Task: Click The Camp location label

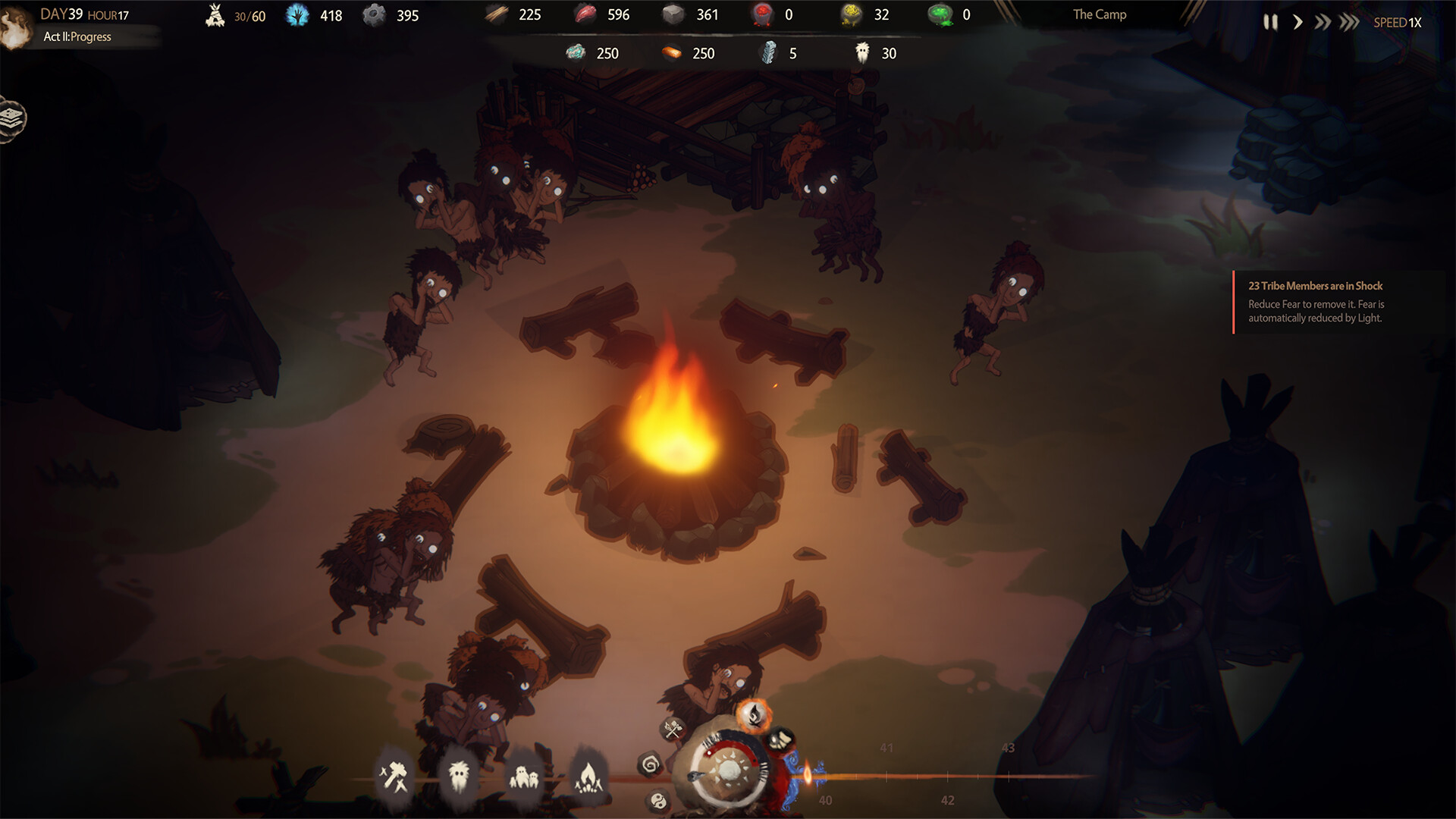Action: (x=1098, y=14)
